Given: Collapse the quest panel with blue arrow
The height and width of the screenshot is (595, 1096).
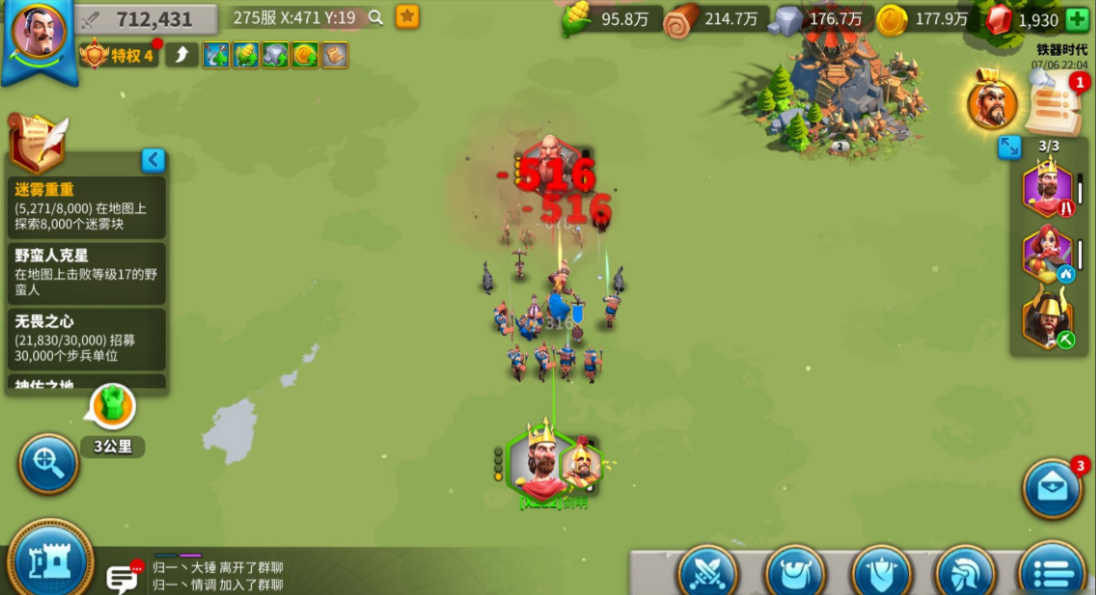Looking at the screenshot, I should coord(153,160).
